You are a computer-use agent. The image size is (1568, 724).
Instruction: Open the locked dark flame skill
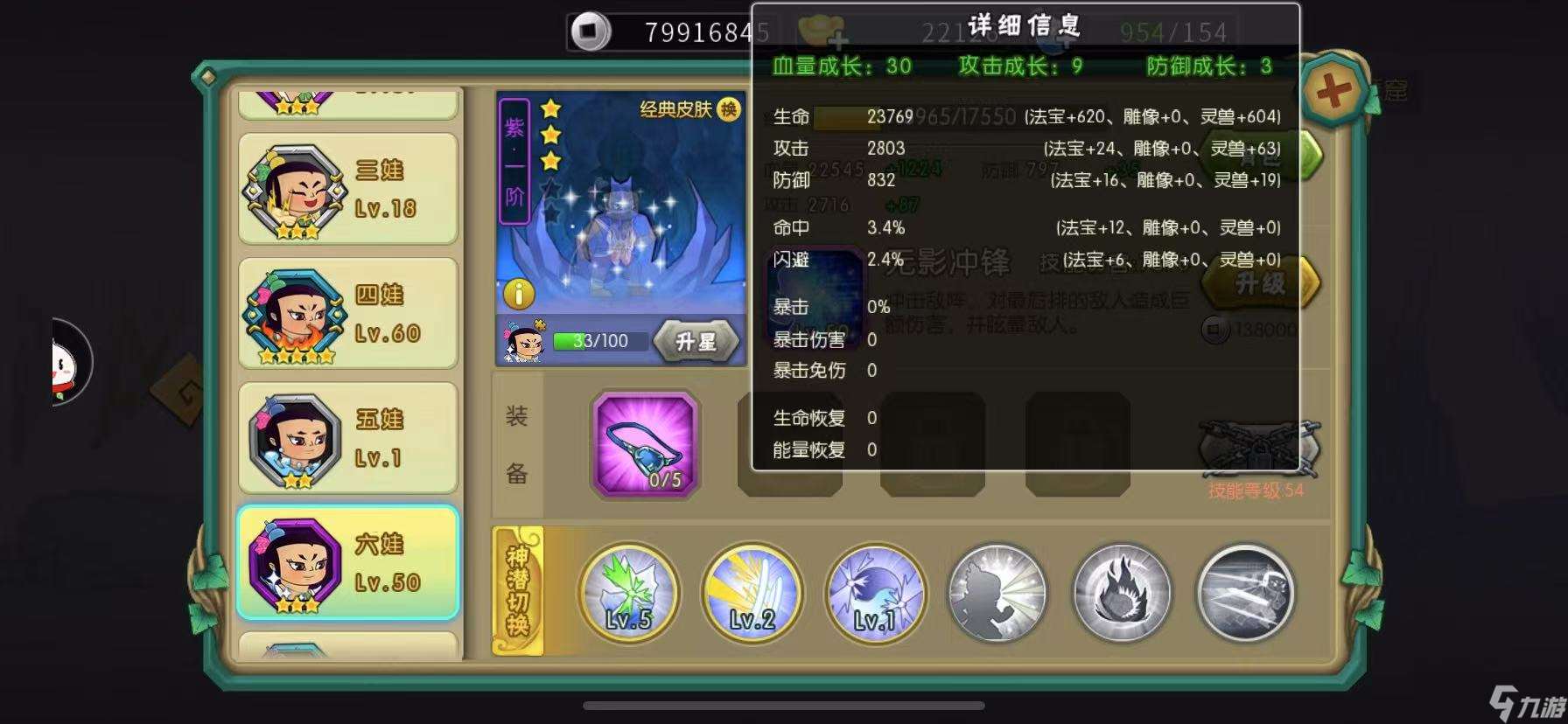tap(1121, 594)
